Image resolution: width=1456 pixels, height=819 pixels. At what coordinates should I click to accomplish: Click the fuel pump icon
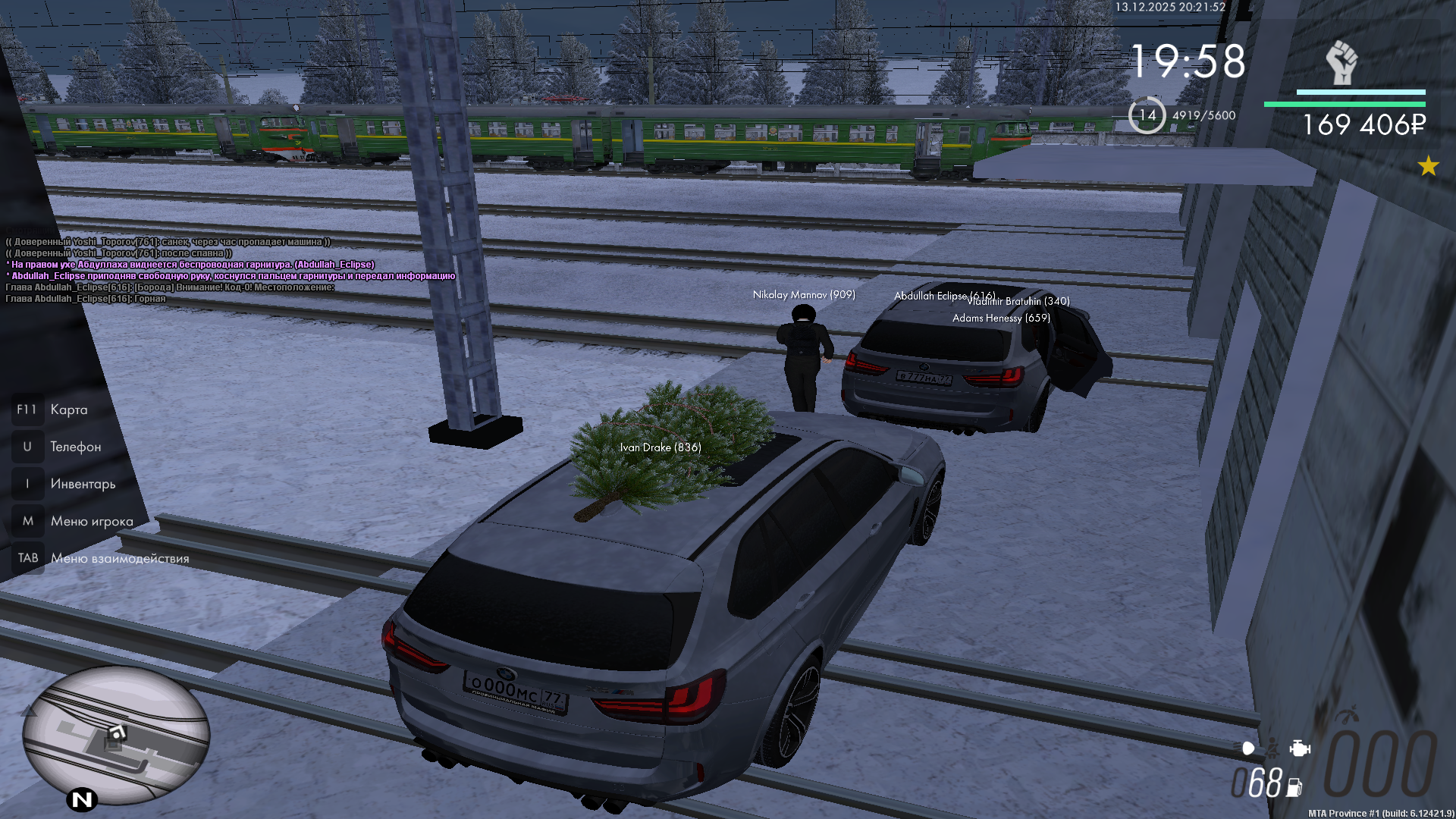(1294, 788)
